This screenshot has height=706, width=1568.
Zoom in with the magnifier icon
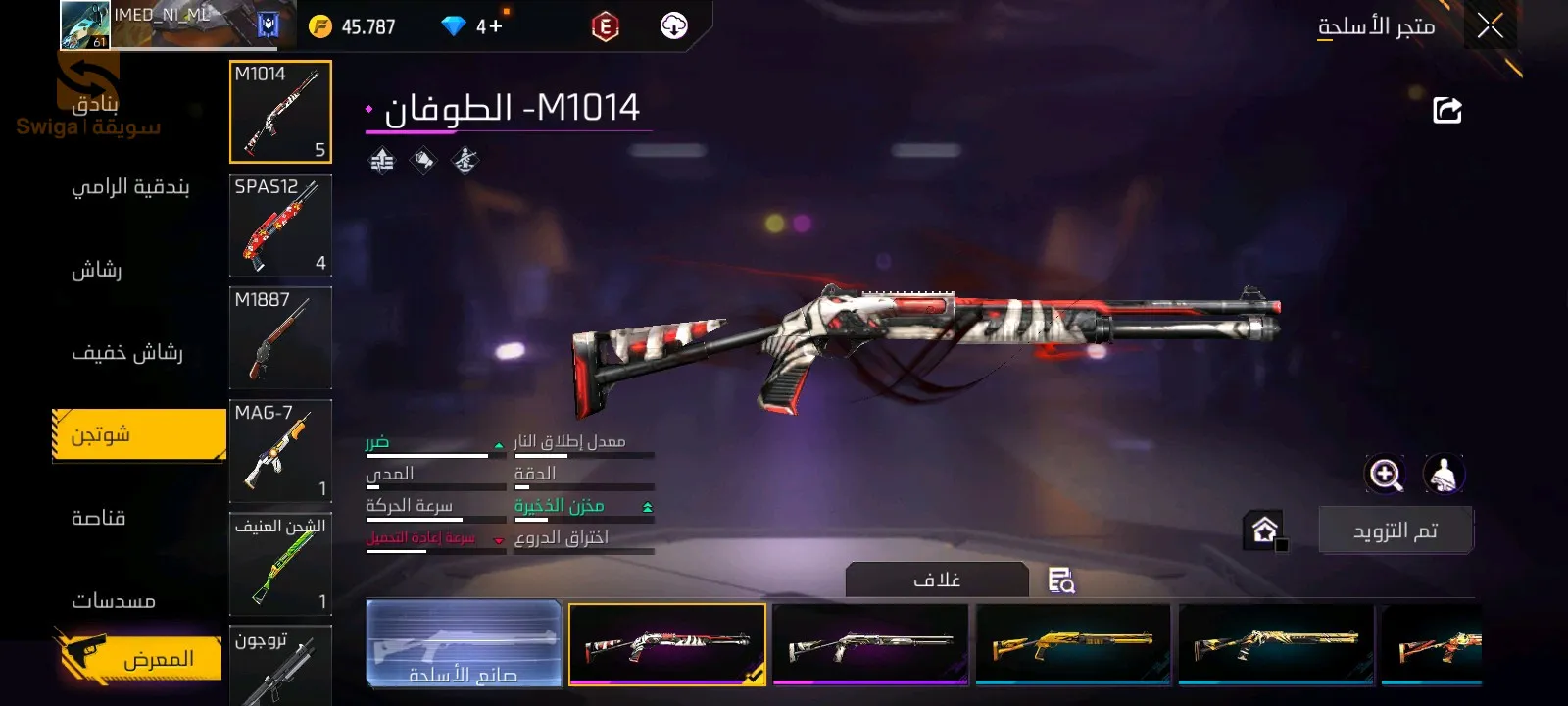[1385, 475]
